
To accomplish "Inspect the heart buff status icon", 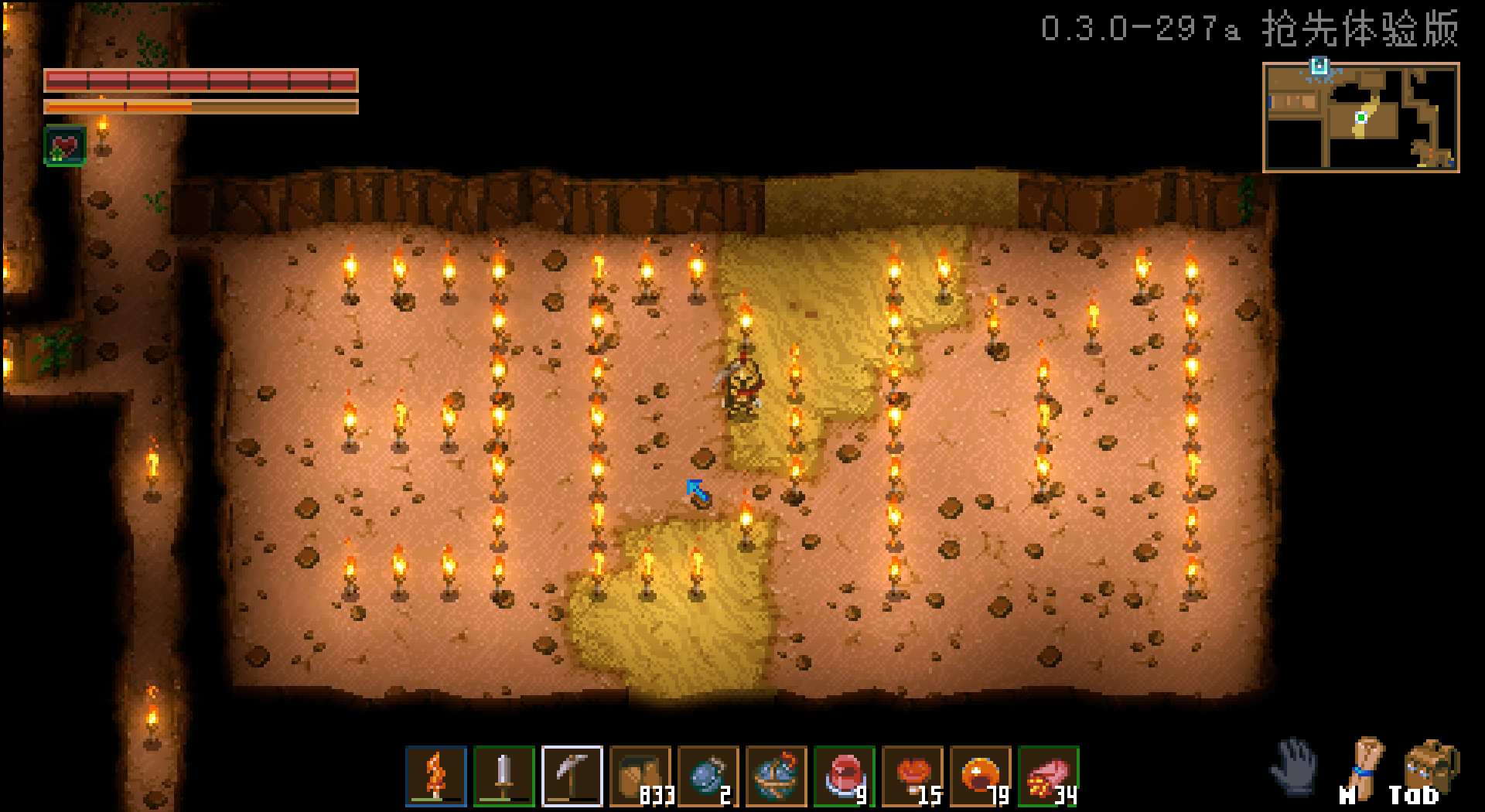I will pyautogui.click(x=65, y=145).
